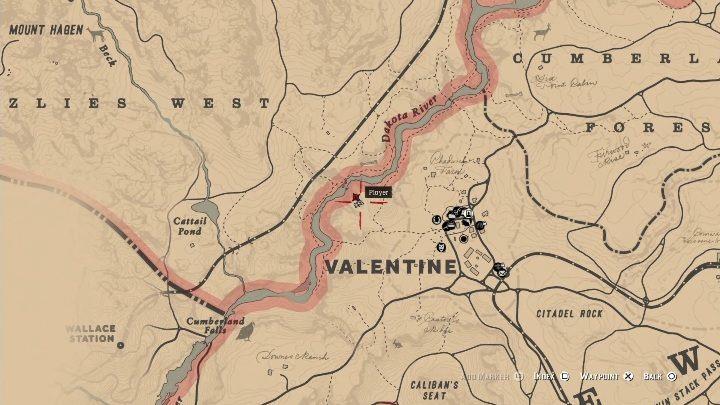This screenshot has height=405, width=720.
Task: Select the Player marker on the map
Action: pos(357,199)
